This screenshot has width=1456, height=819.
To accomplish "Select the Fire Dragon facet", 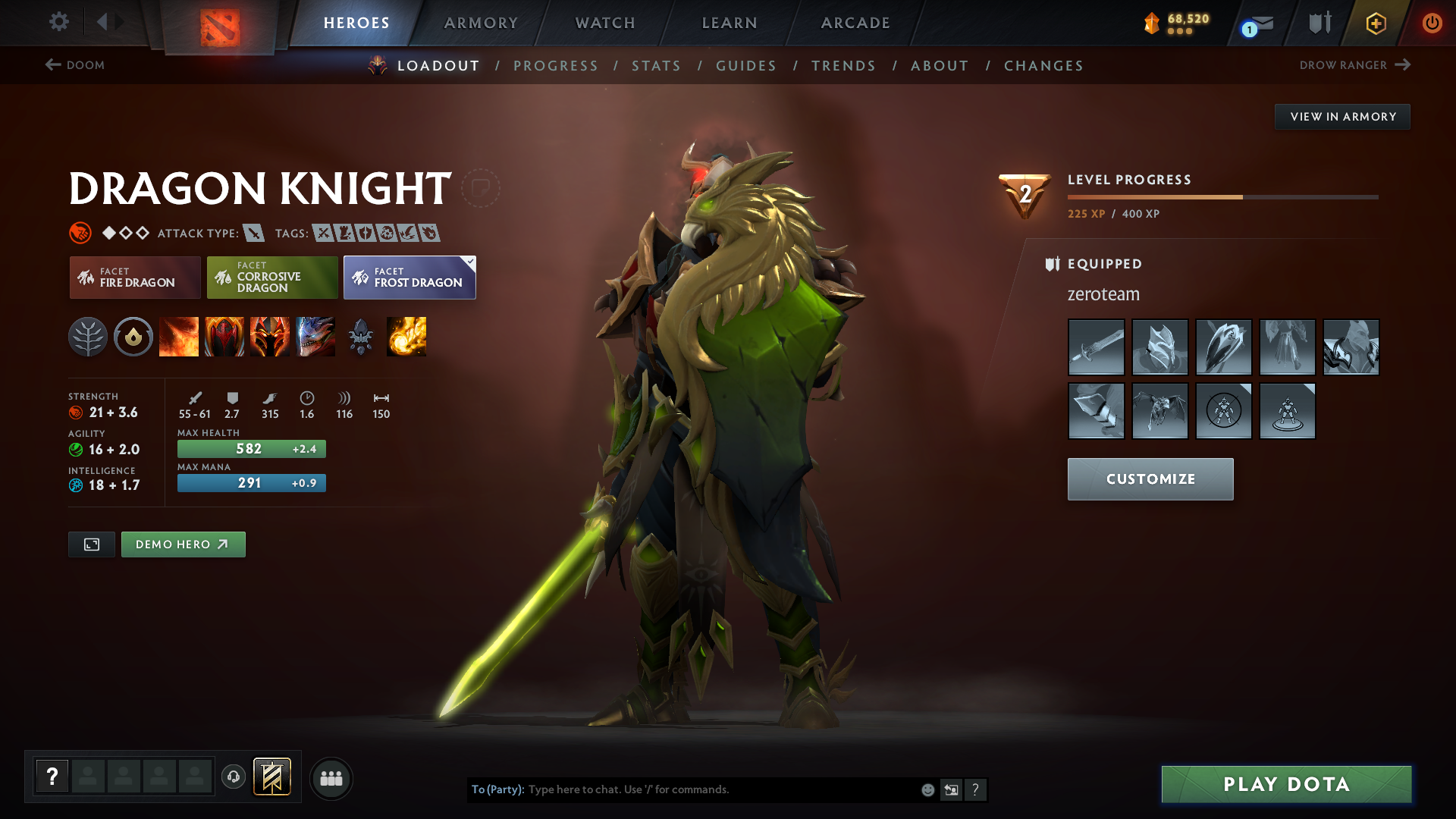I will coord(134,278).
